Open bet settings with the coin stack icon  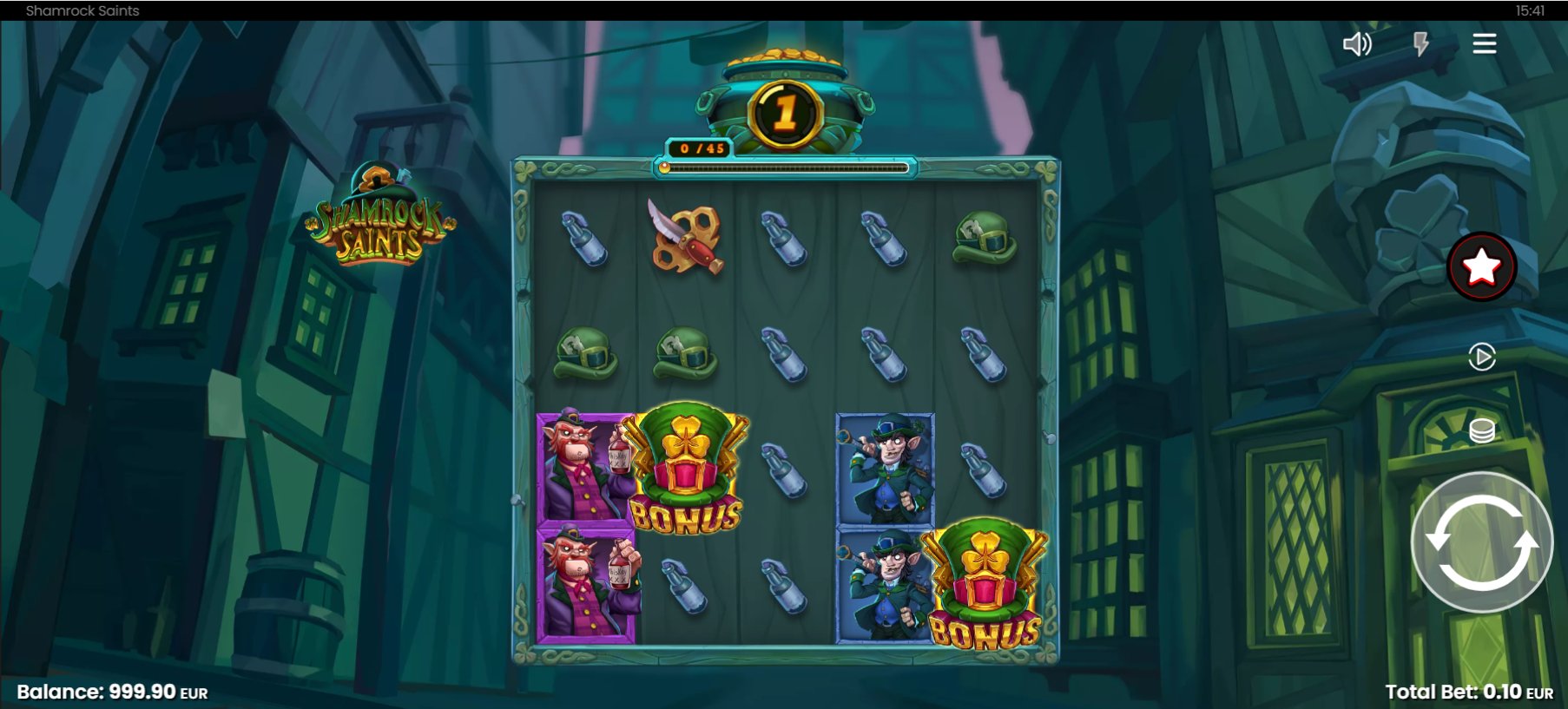tap(1481, 430)
